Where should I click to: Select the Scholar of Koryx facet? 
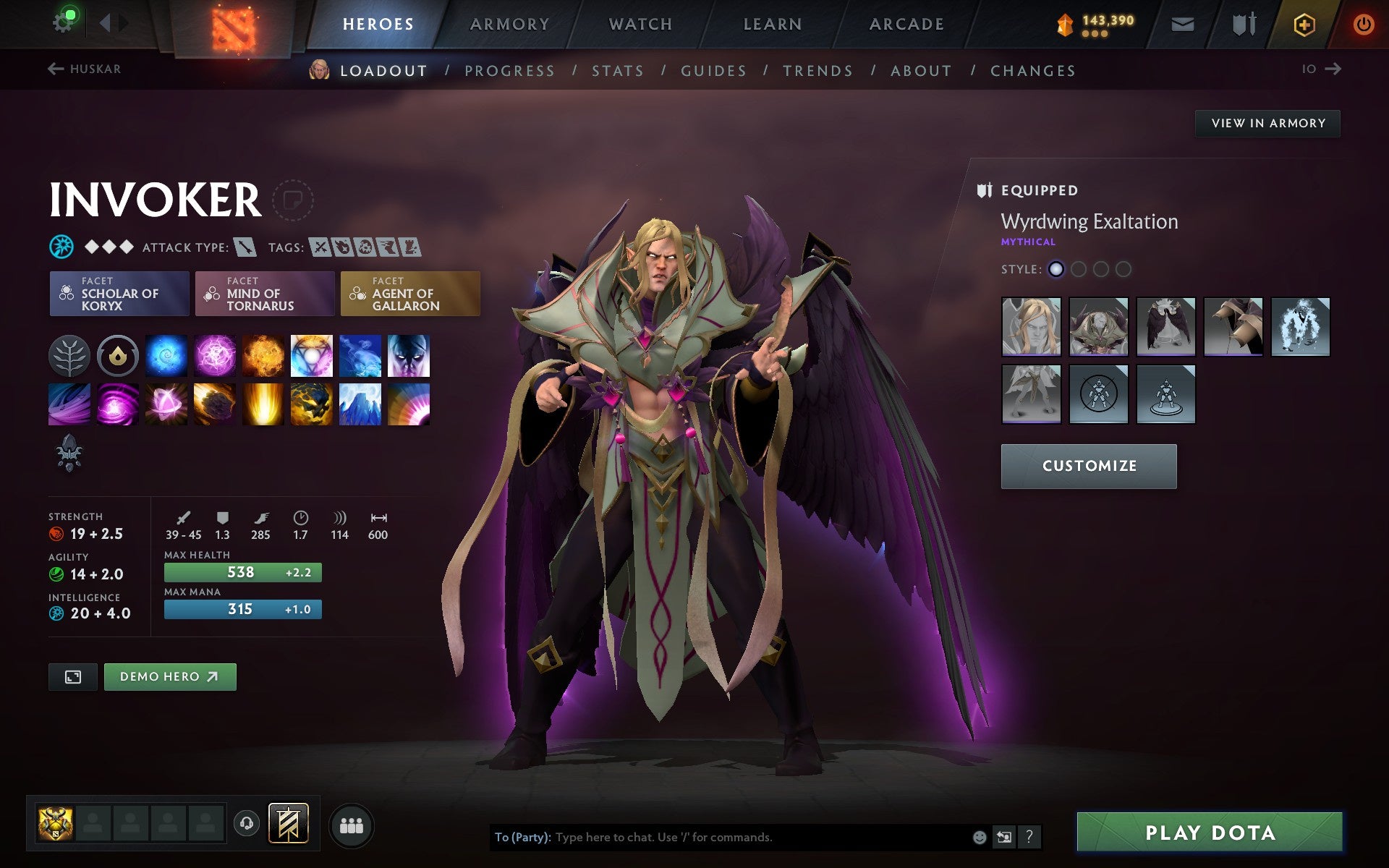click(119, 294)
